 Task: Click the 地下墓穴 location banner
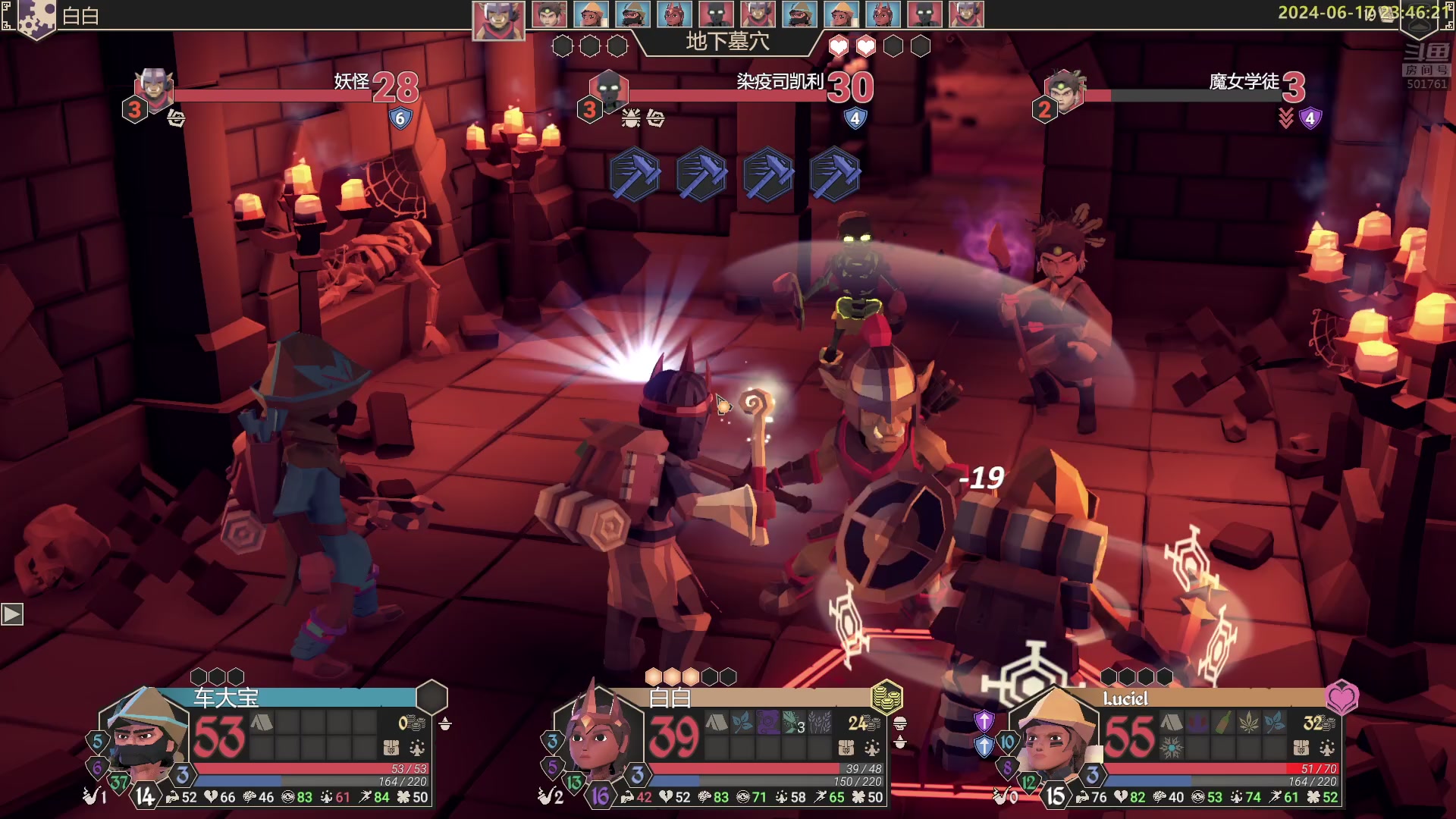[727, 42]
